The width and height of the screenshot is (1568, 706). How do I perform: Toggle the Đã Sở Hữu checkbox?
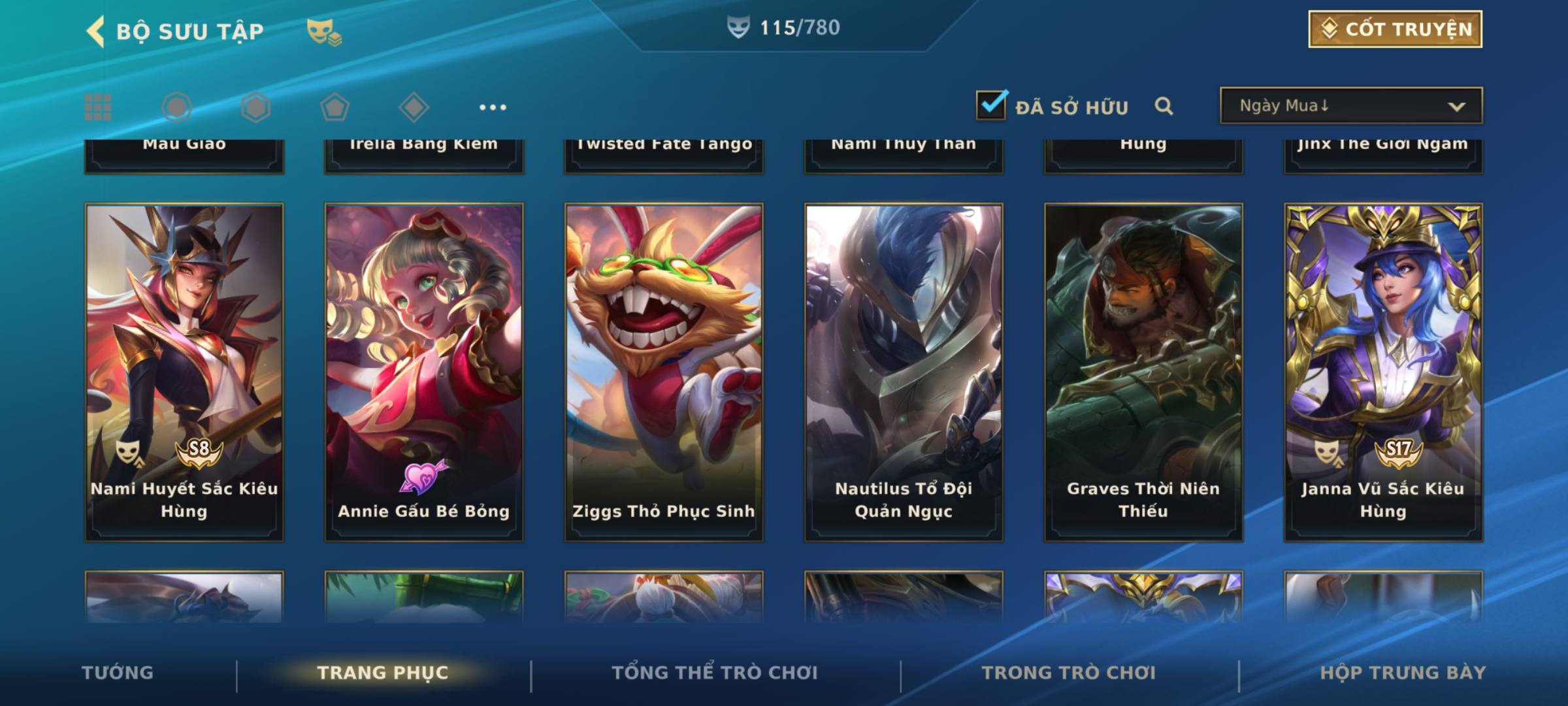(991, 105)
